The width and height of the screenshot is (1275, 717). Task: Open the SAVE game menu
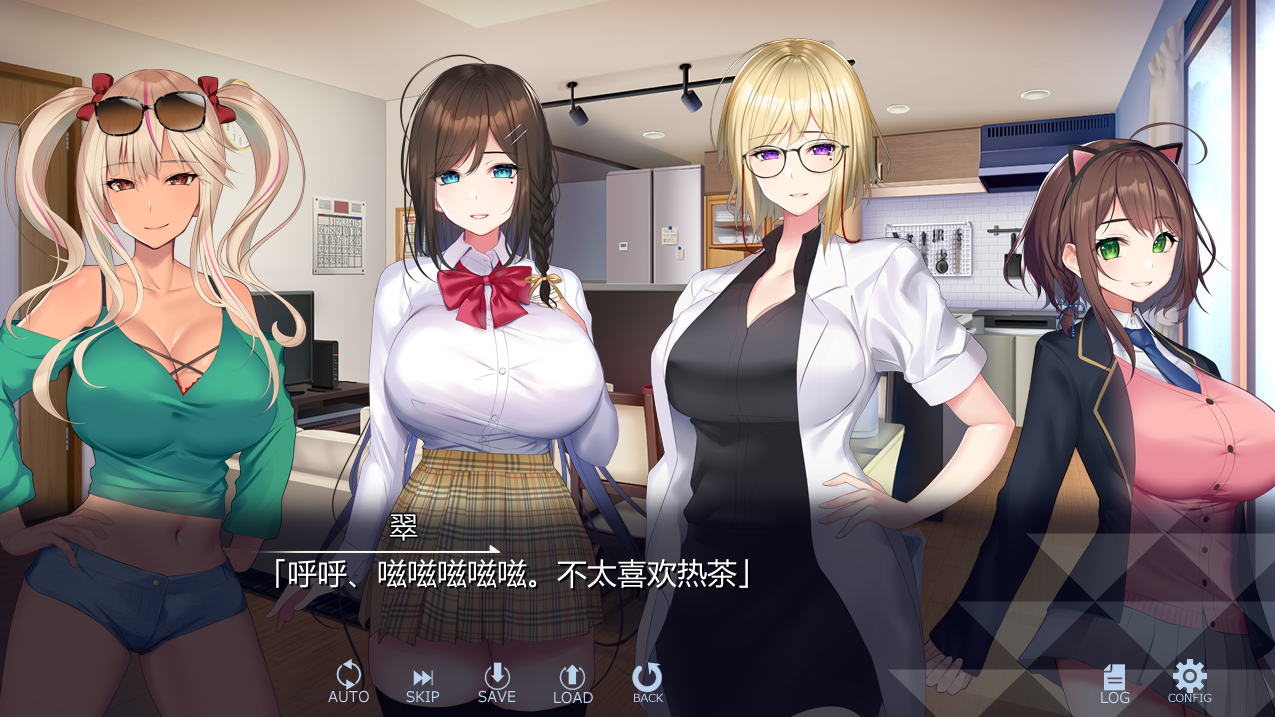click(x=497, y=683)
